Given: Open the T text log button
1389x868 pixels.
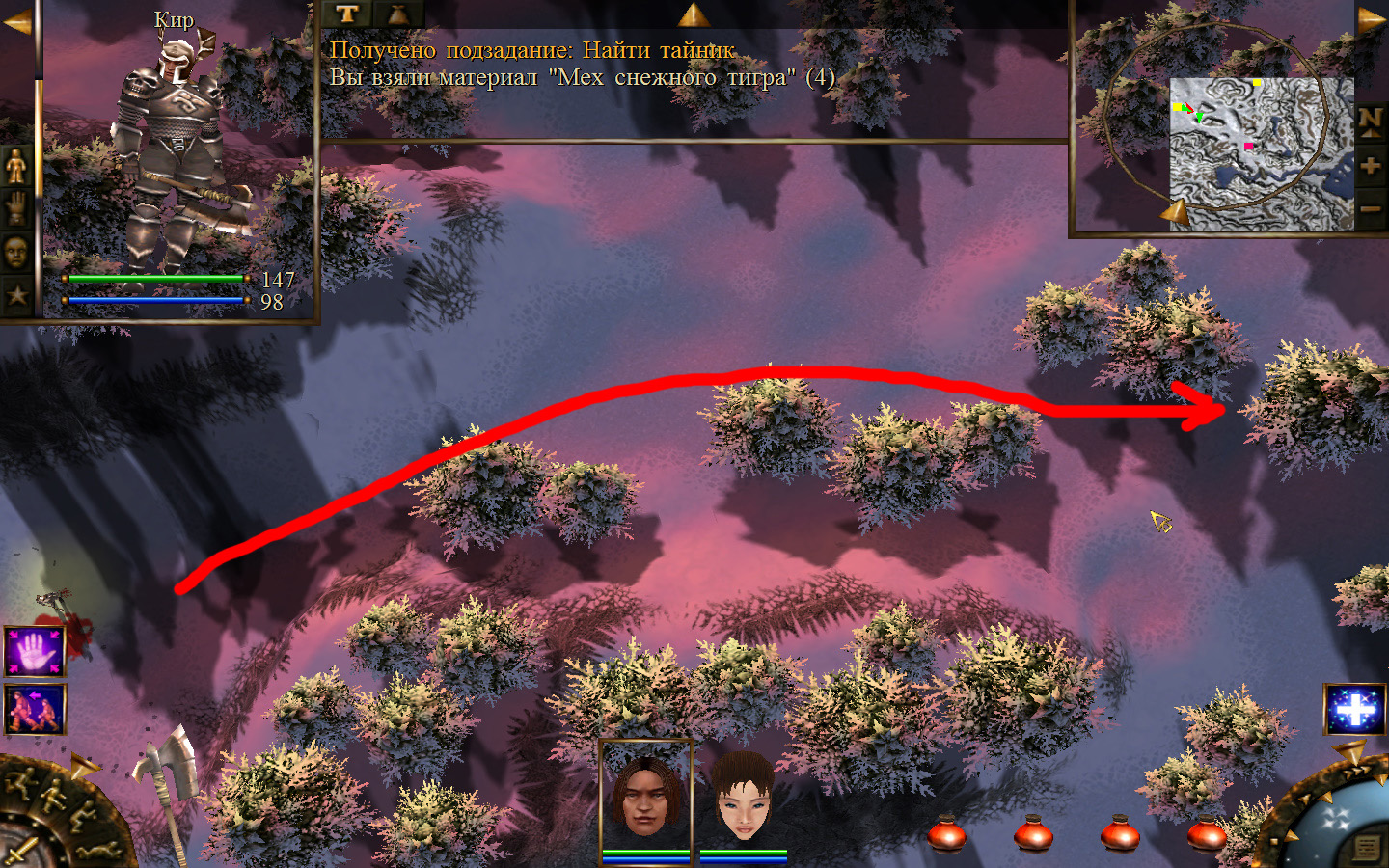Looking at the screenshot, I should (347, 14).
